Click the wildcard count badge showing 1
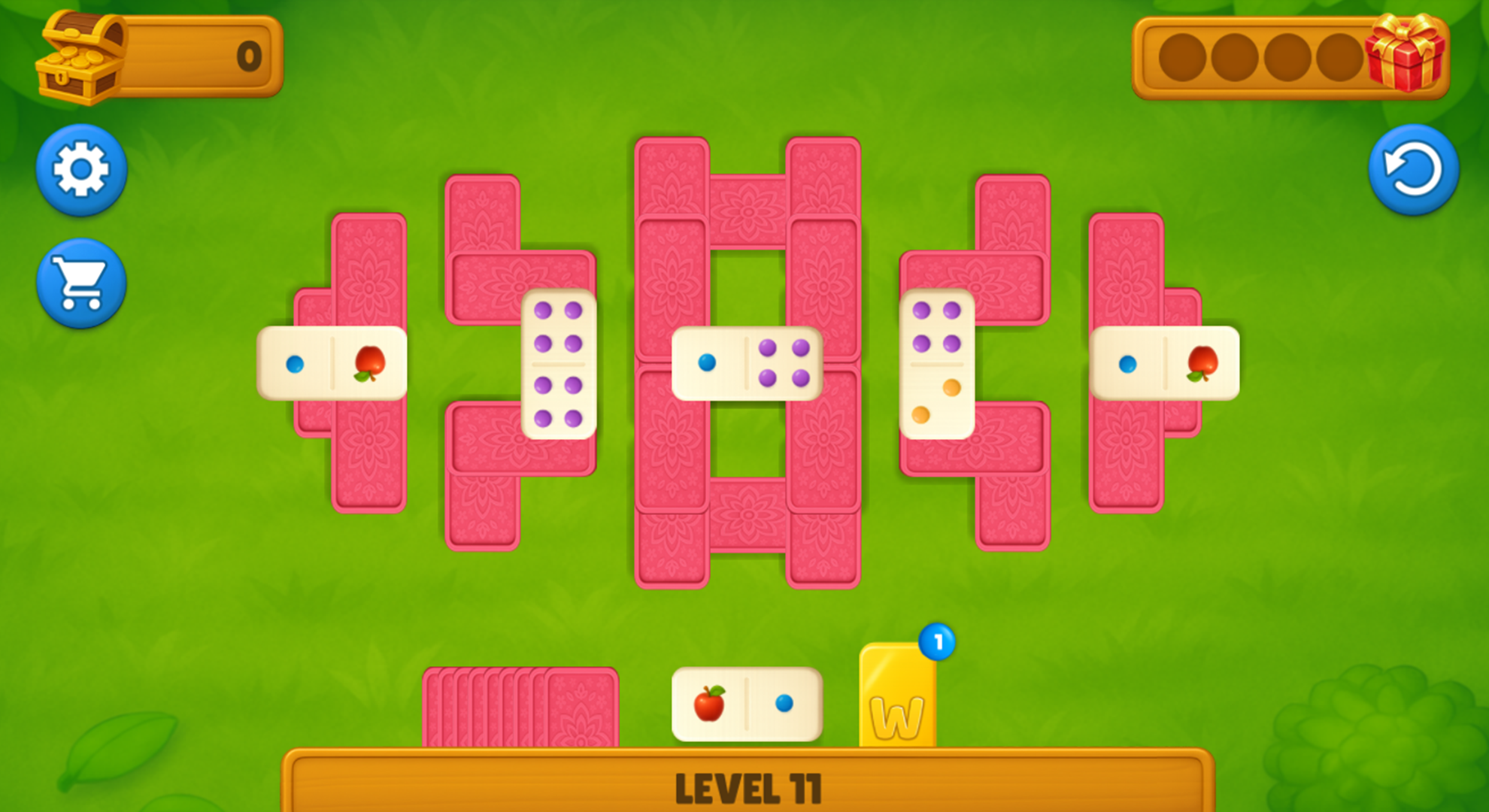 click(x=938, y=643)
